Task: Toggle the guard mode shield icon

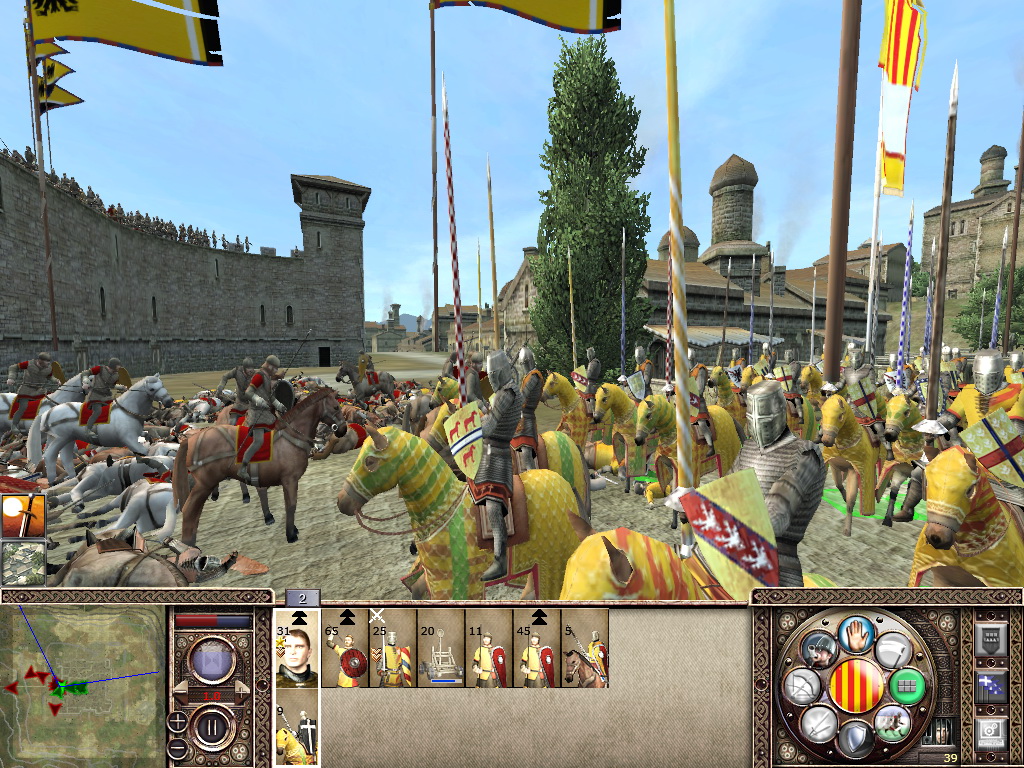Action: click(x=852, y=740)
